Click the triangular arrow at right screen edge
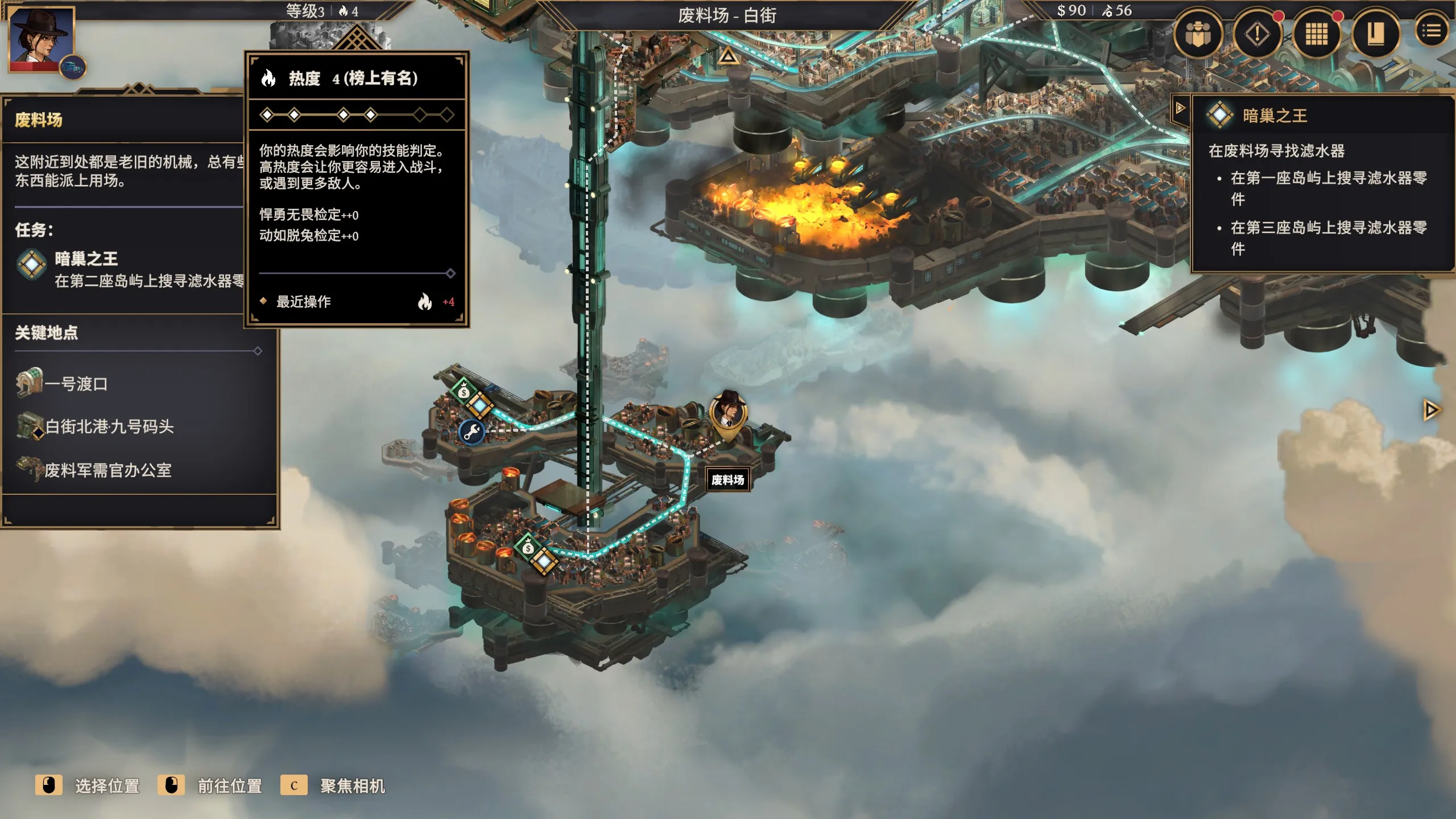Screen dimensions: 1456x819 [x=1431, y=410]
